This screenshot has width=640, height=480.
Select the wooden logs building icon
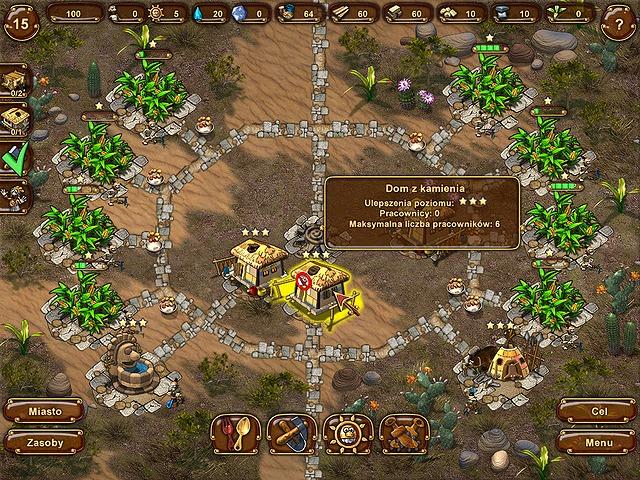point(404,434)
